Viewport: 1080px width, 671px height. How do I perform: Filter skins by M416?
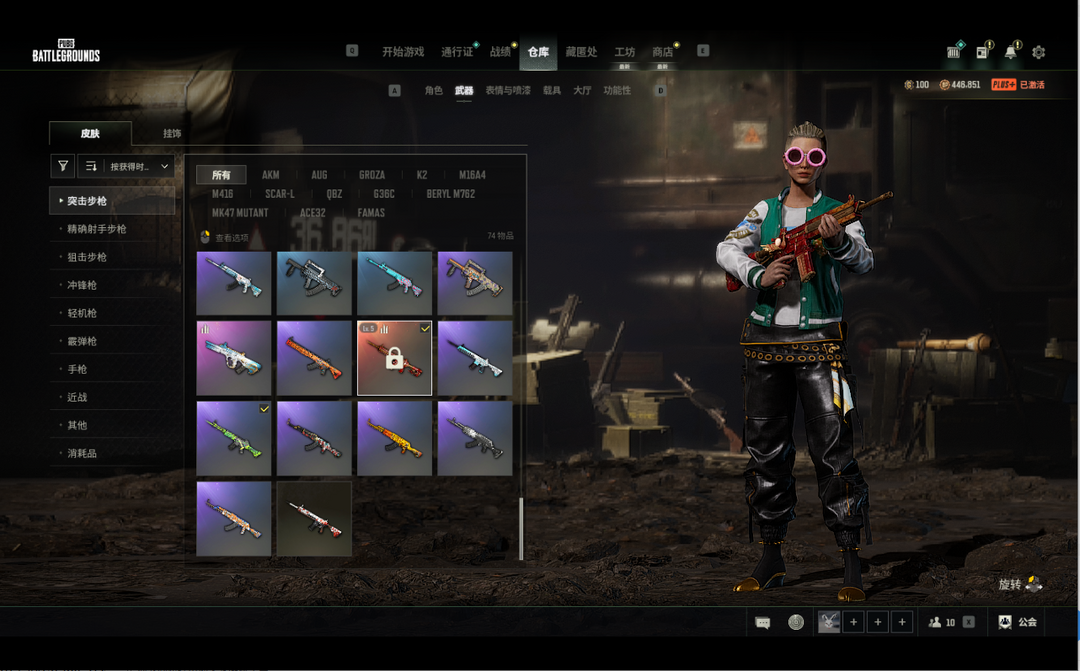coord(222,194)
